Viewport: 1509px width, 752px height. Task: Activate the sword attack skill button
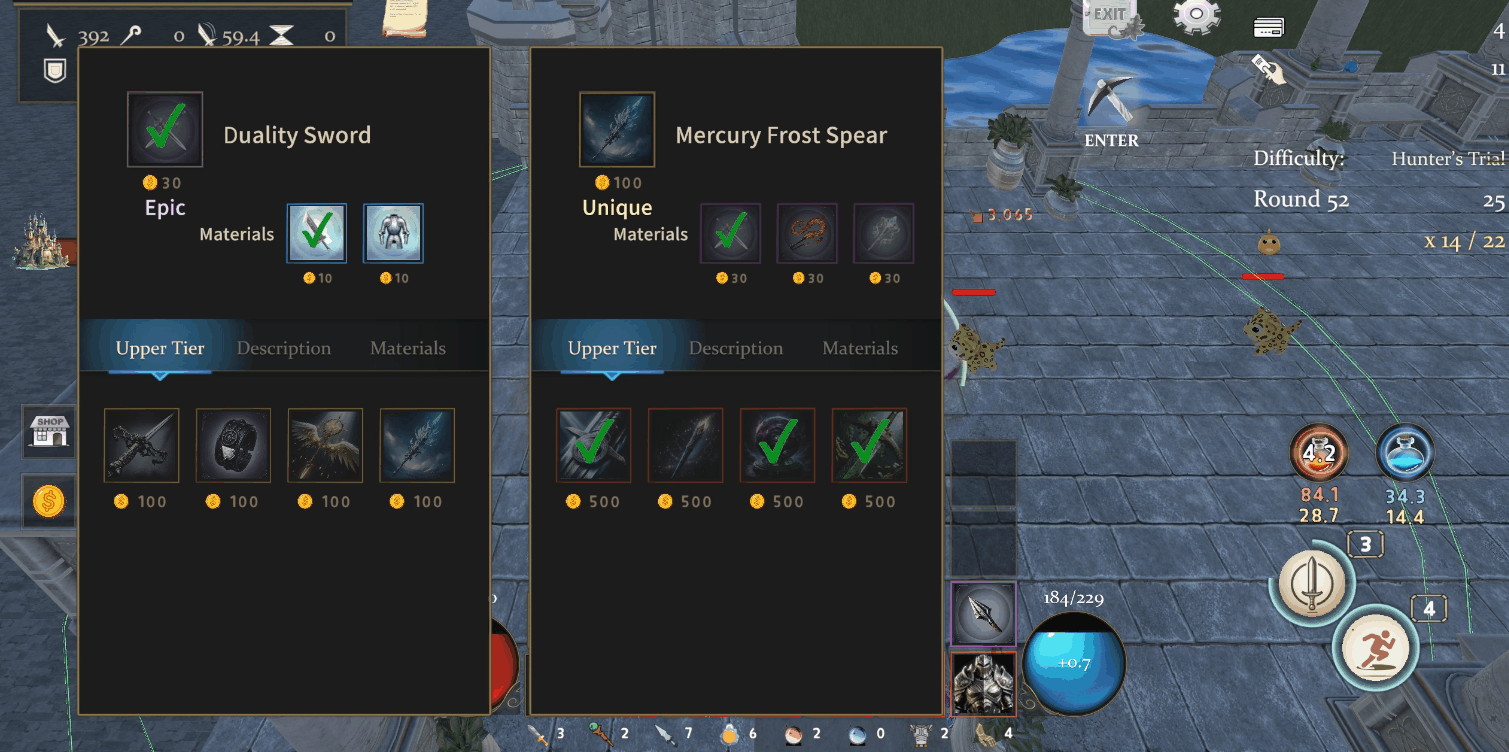click(1311, 582)
